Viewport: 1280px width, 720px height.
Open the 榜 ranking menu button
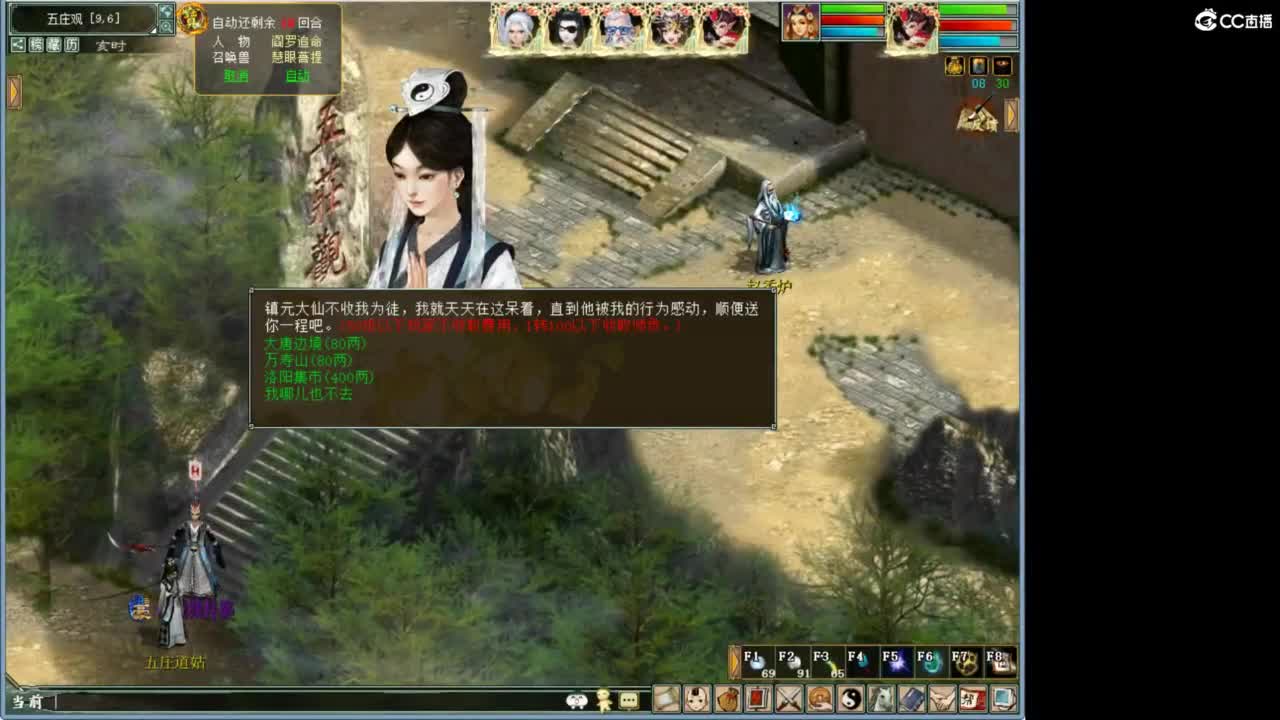[x=37, y=43]
